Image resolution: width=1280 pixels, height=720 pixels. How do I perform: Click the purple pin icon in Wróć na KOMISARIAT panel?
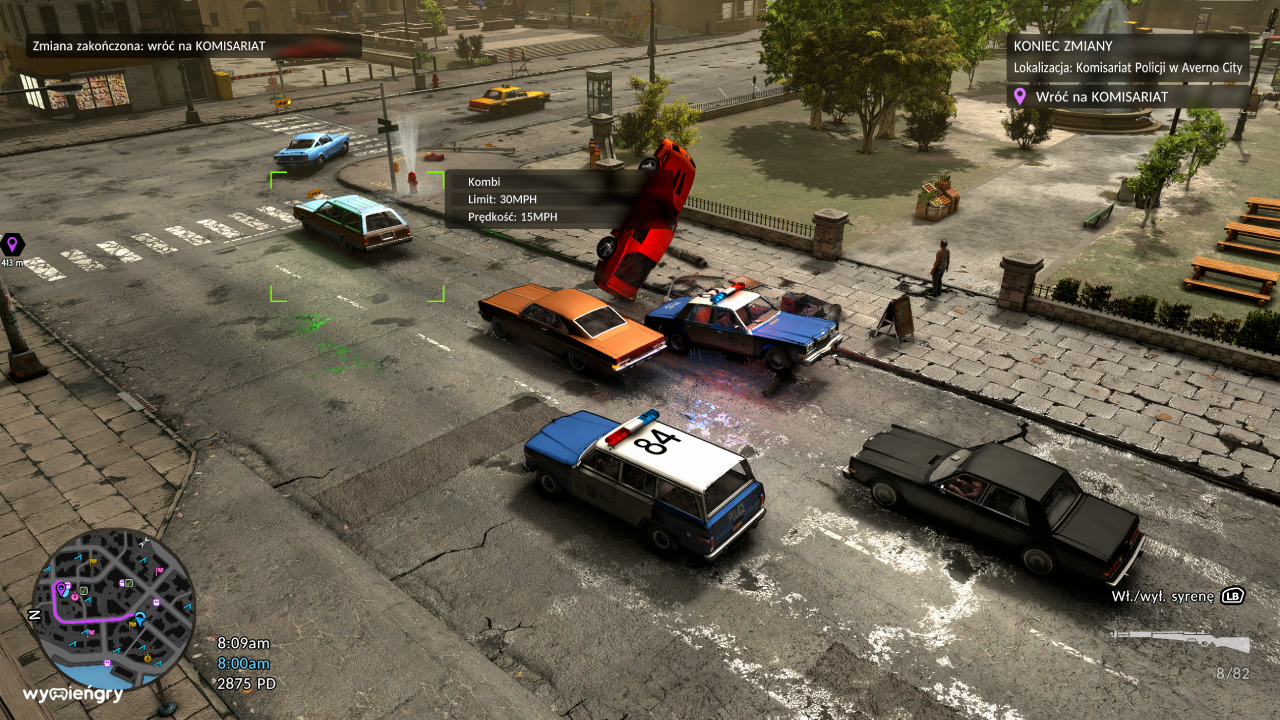pyautogui.click(x=1021, y=97)
